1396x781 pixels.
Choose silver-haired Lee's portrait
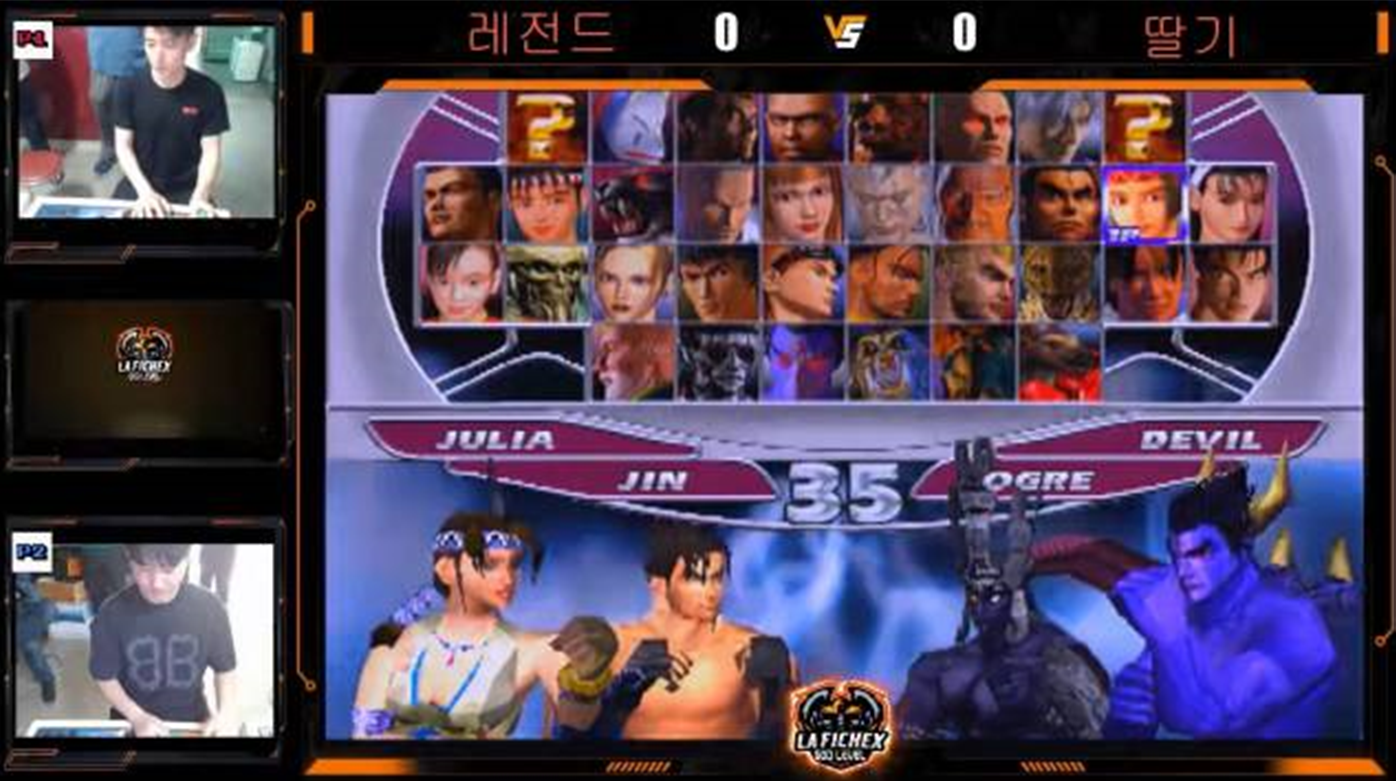[1059, 127]
